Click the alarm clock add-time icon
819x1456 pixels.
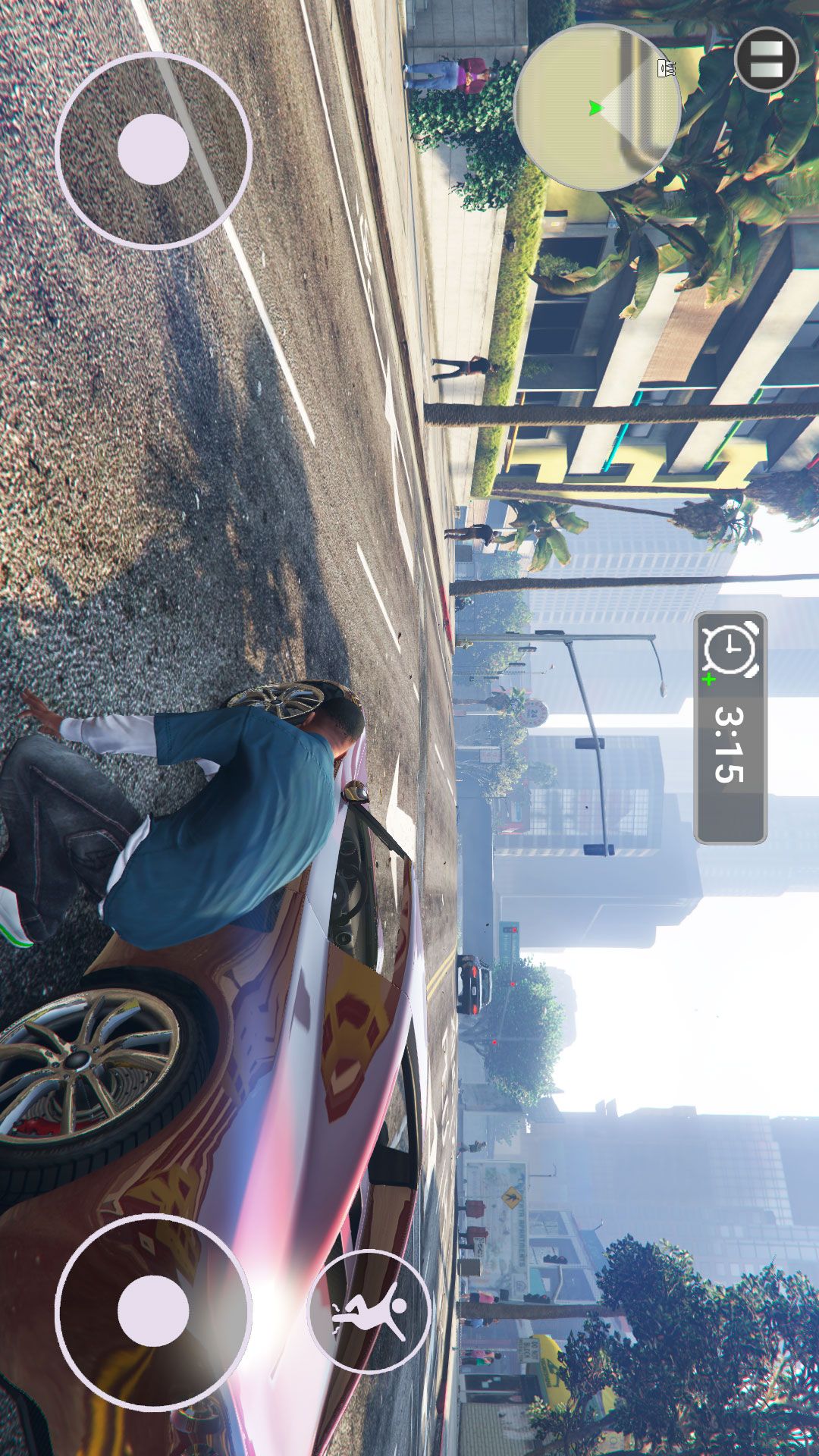[730, 651]
